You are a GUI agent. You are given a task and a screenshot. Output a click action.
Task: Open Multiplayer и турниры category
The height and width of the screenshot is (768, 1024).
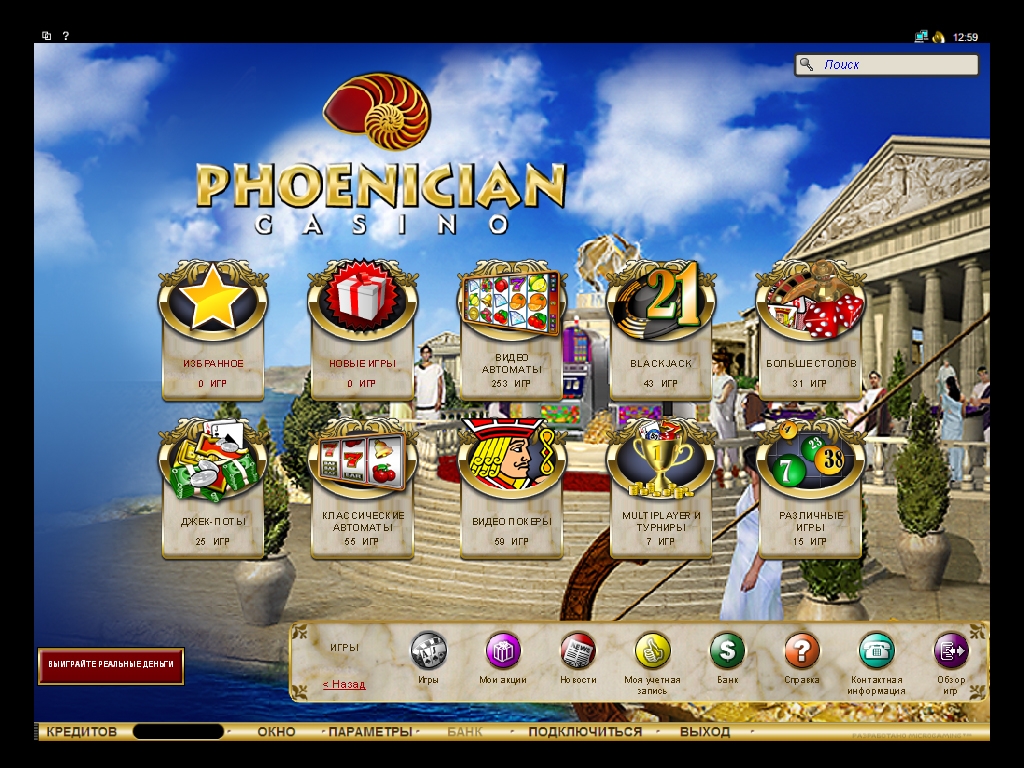pos(660,488)
